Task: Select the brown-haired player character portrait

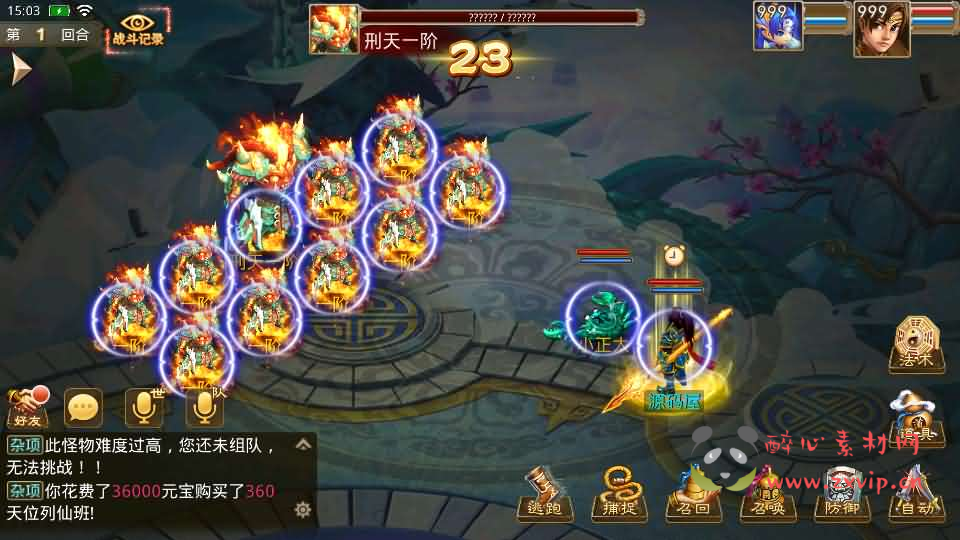Action: (878, 29)
